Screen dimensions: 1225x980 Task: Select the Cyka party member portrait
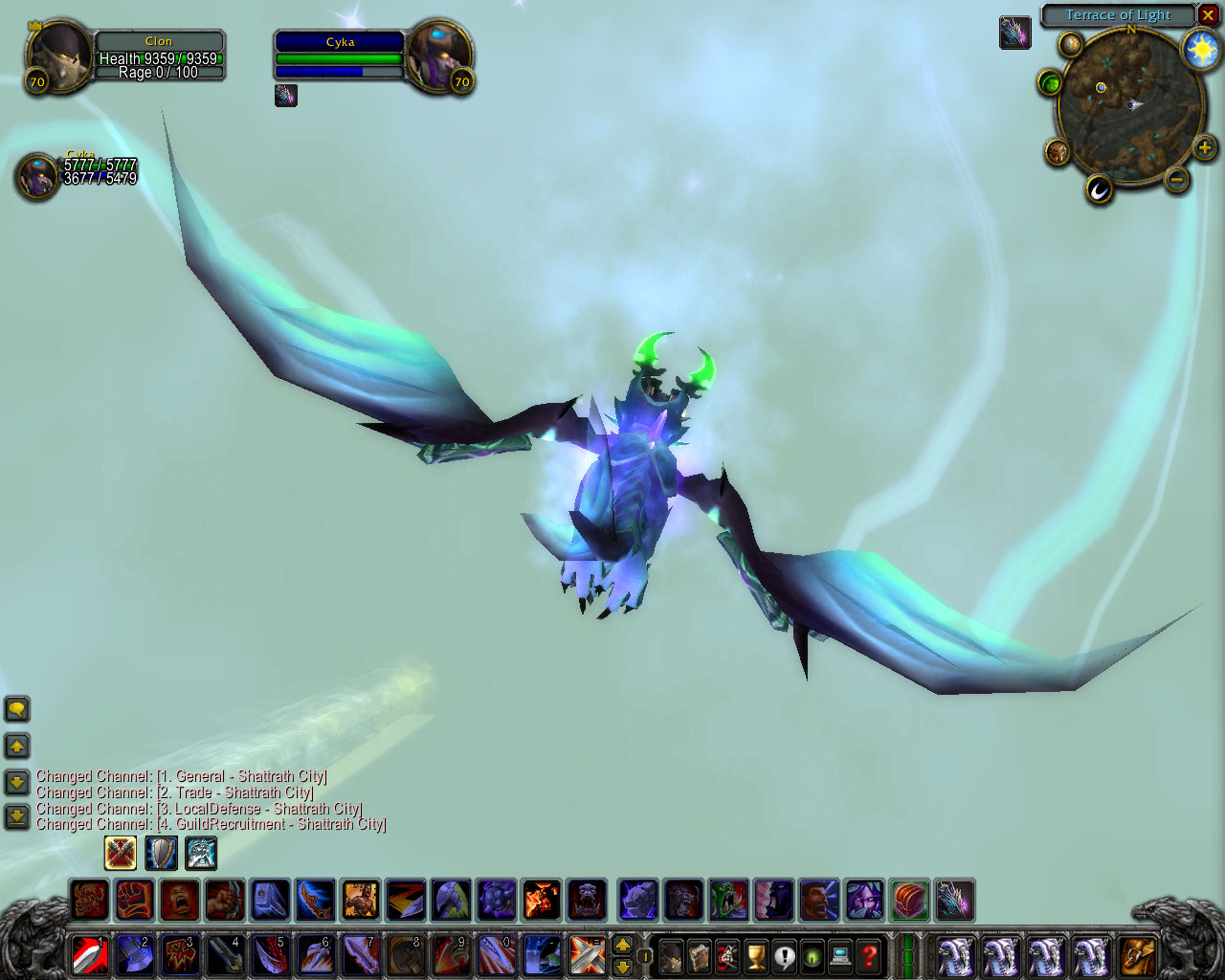(x=38, y=176)
